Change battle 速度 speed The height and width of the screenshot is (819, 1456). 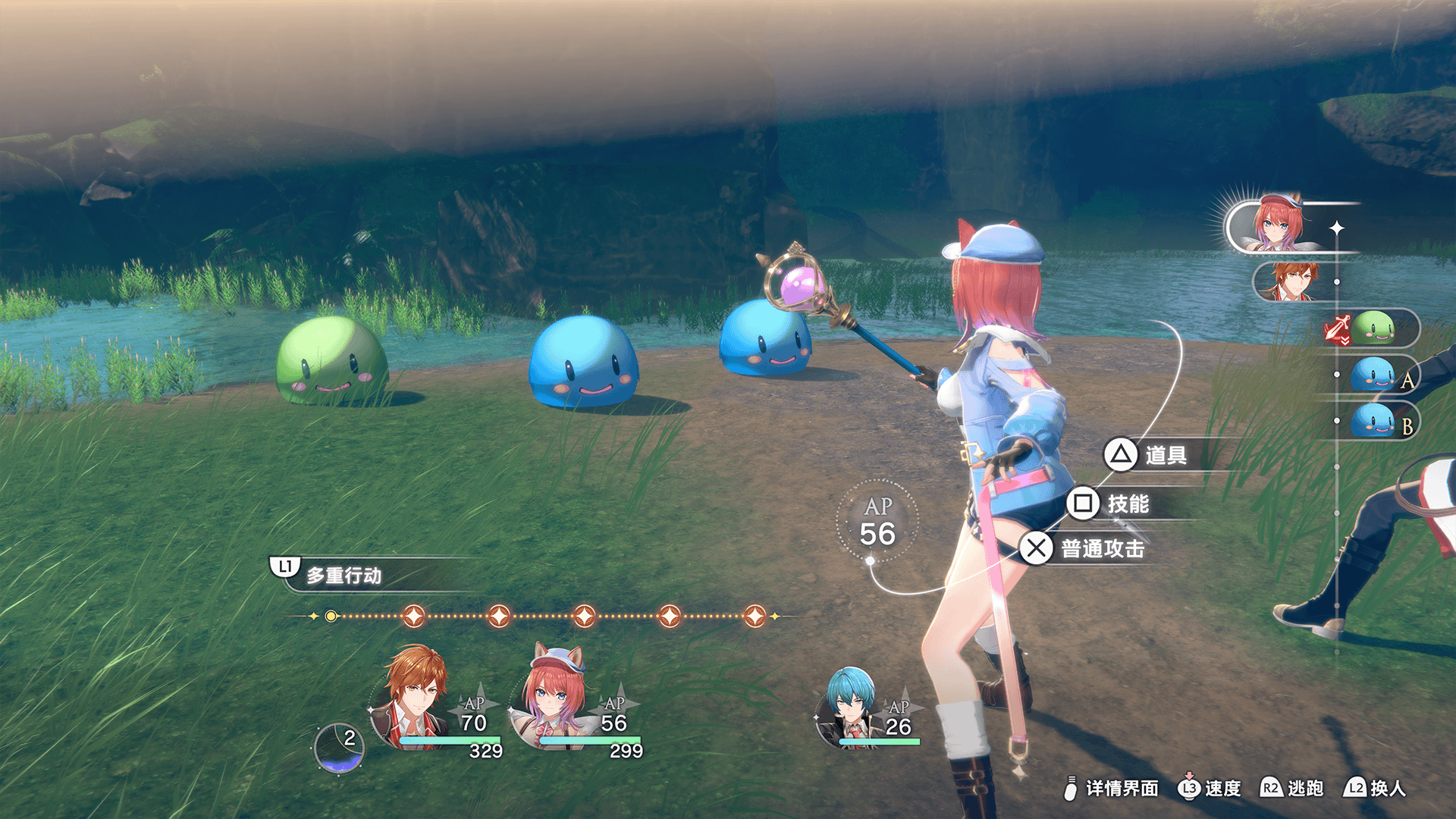pyautogui.click(x=1210, y=789)
